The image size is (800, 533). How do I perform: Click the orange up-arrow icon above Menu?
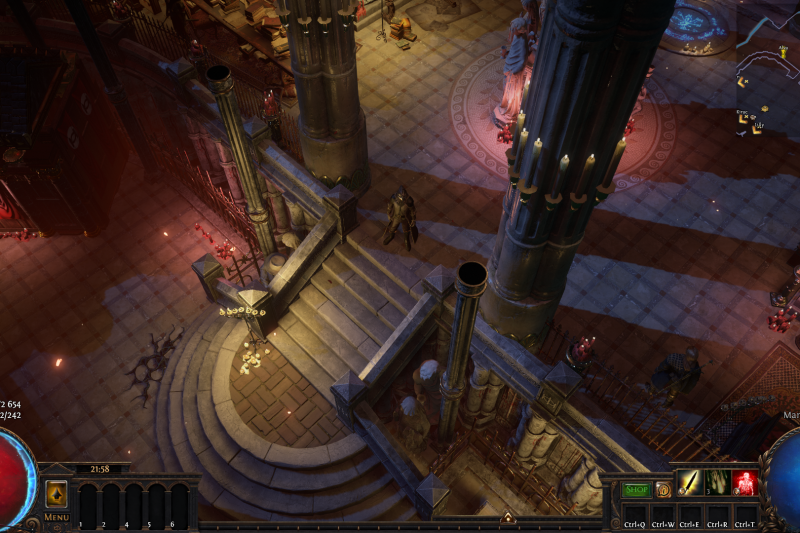point(56,494)
